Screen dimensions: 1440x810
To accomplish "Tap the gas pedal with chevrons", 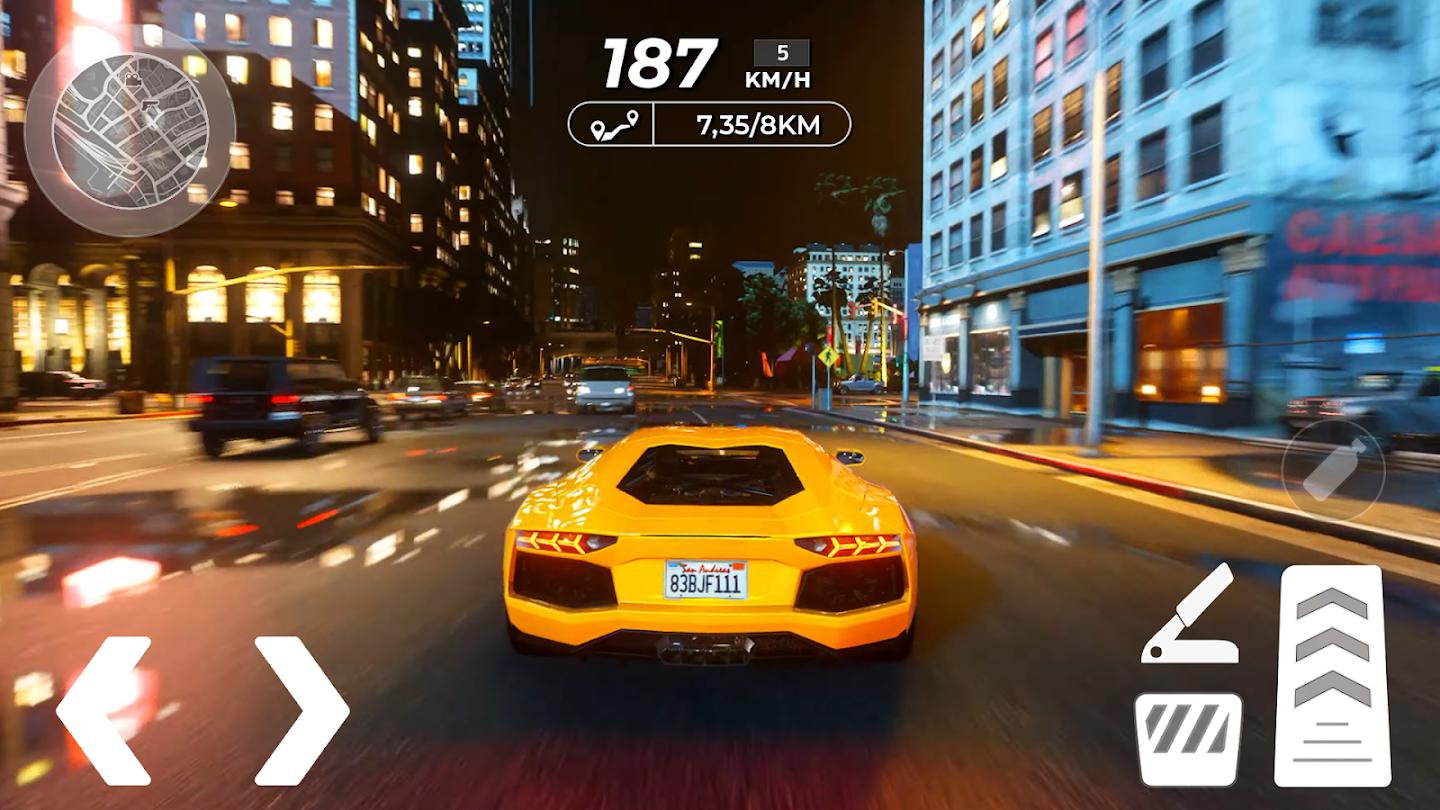I will pos(1332,676).
